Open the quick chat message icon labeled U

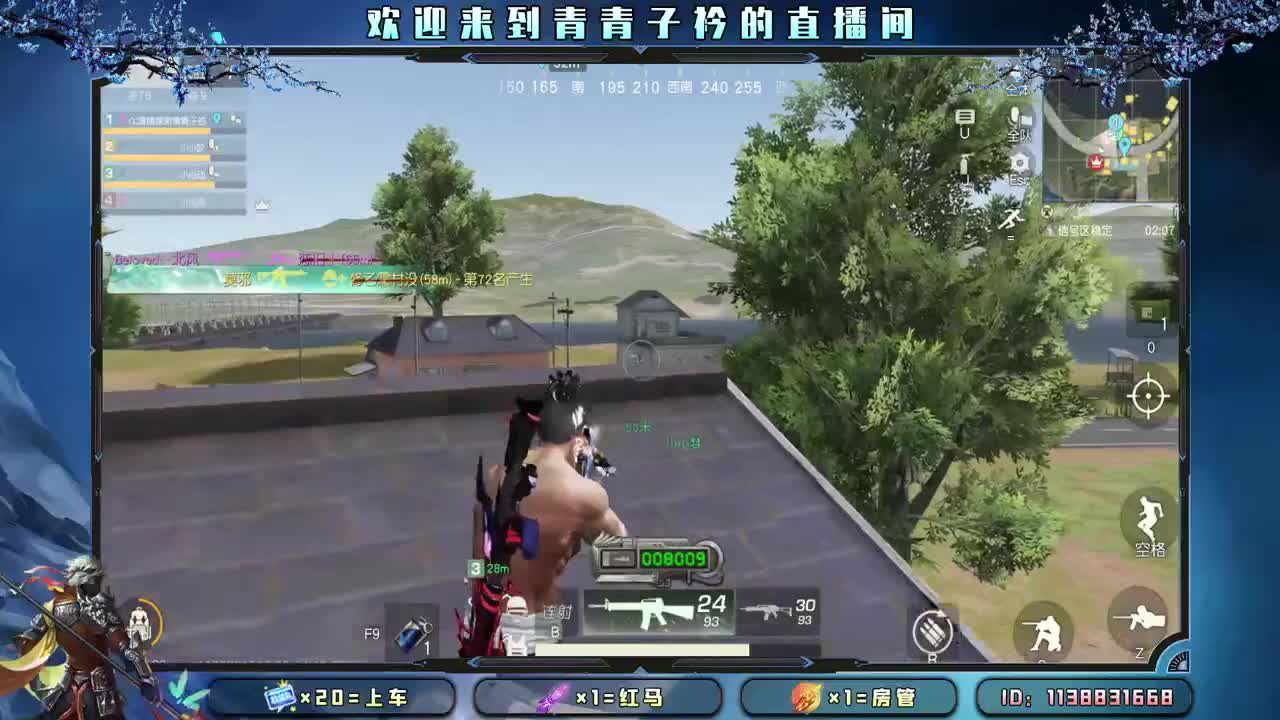(965, 118)
